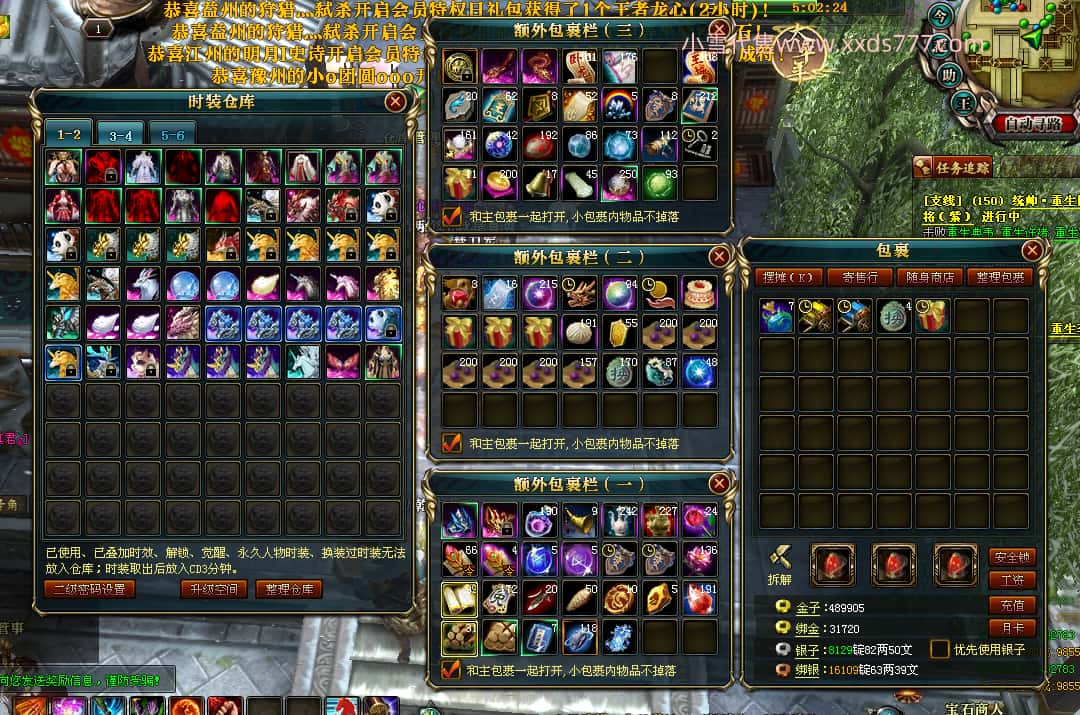Open the 摆摊(K) stall button

(789, 277)
